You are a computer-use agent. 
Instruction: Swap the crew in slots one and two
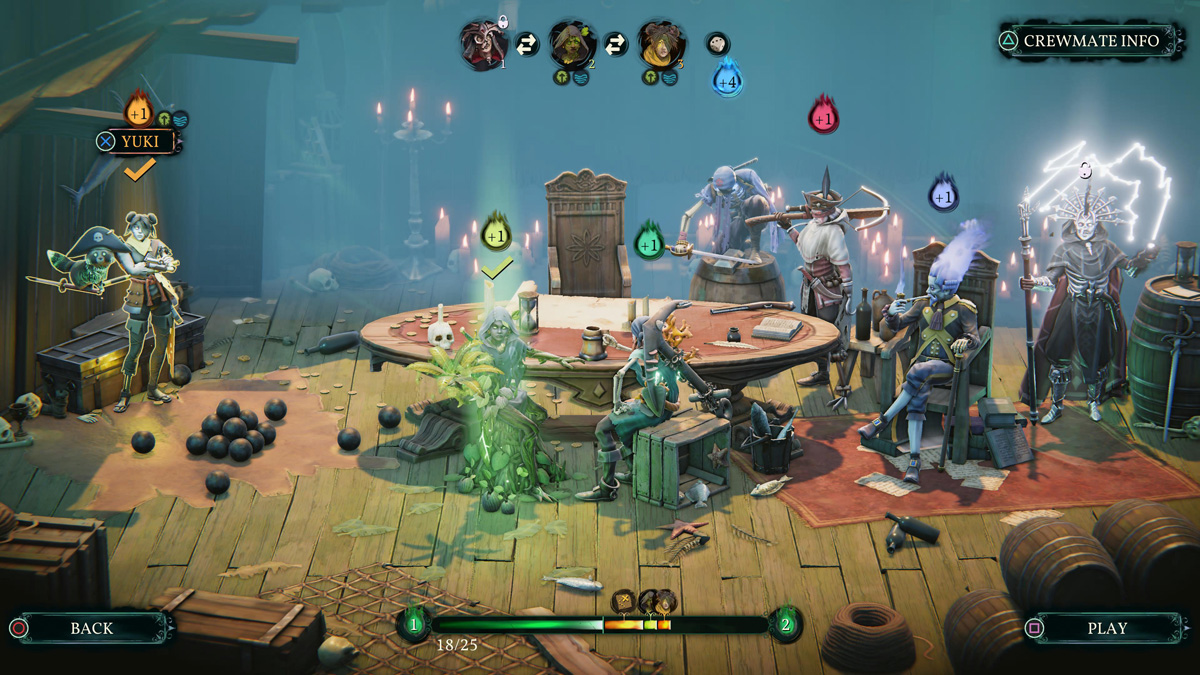pyautogui.click(x=527, y=44)
